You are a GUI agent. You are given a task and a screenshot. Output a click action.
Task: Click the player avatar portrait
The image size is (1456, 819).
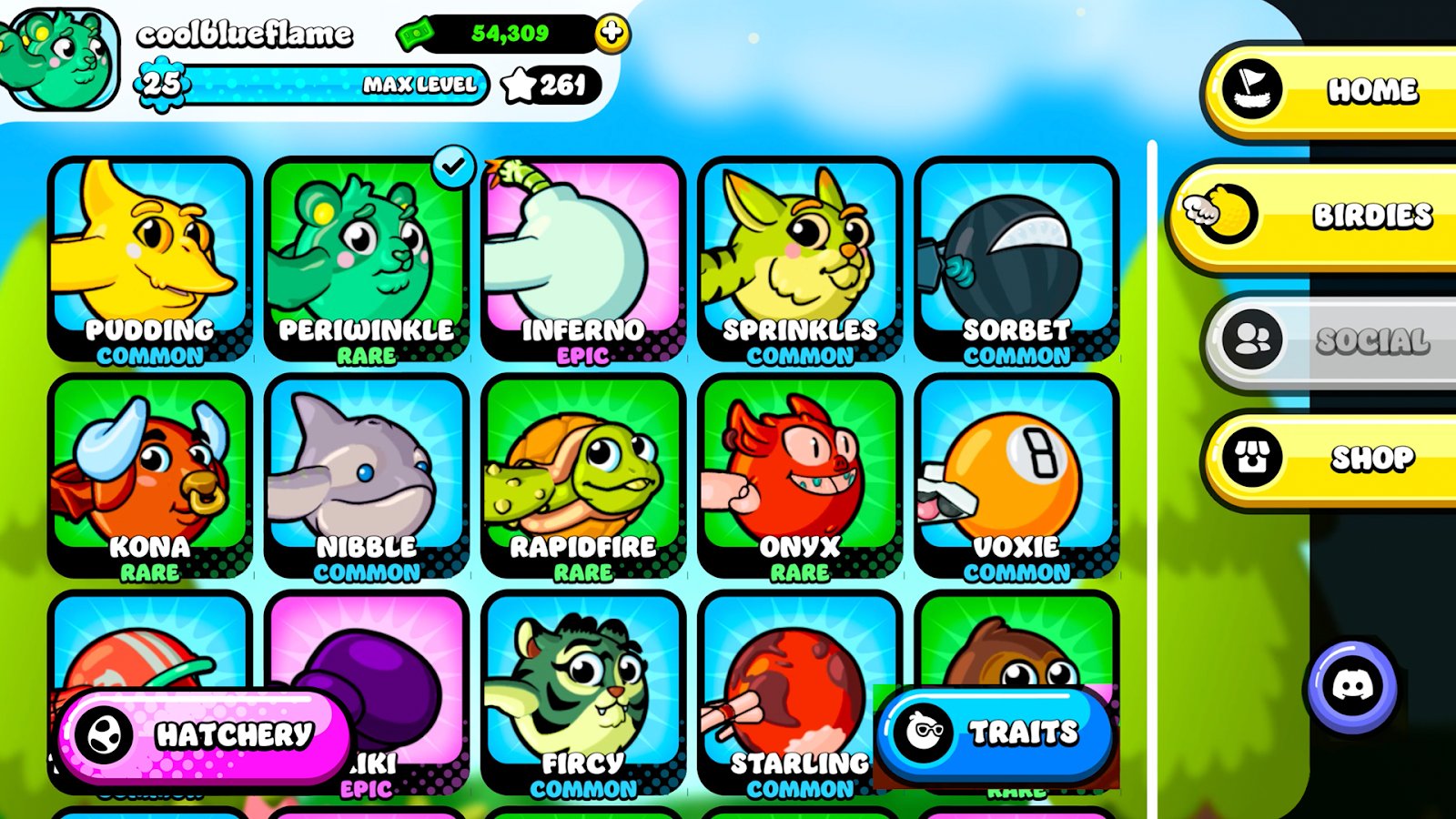(x=60, y=58)
